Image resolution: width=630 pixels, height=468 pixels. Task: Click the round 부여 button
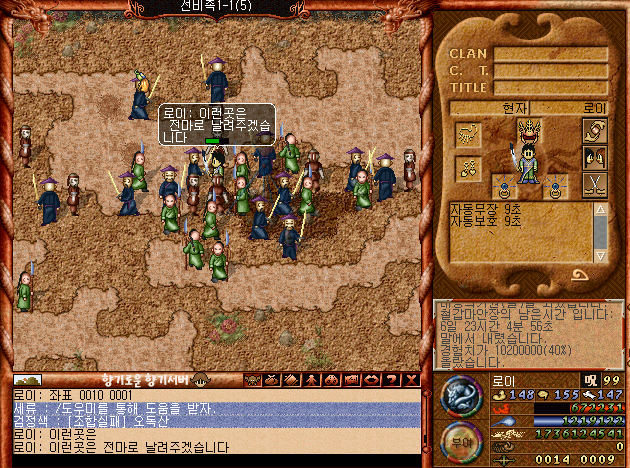(x=461, y=441)
